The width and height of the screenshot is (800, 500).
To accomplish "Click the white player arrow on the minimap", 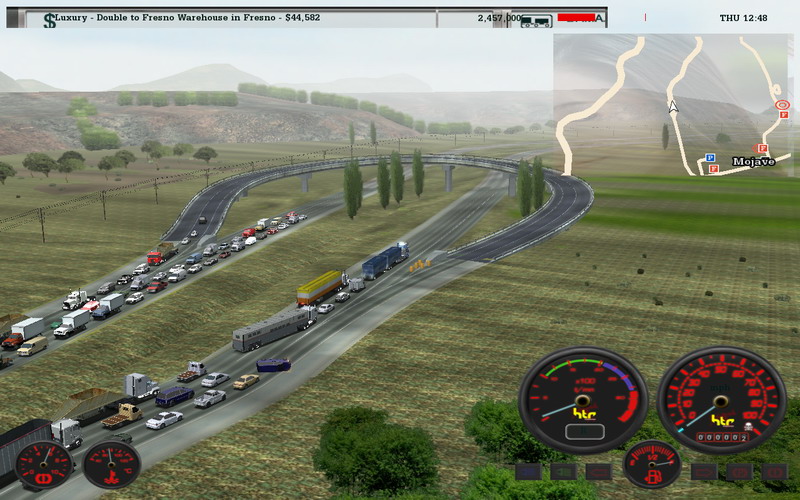I will [x=673, y=105].
